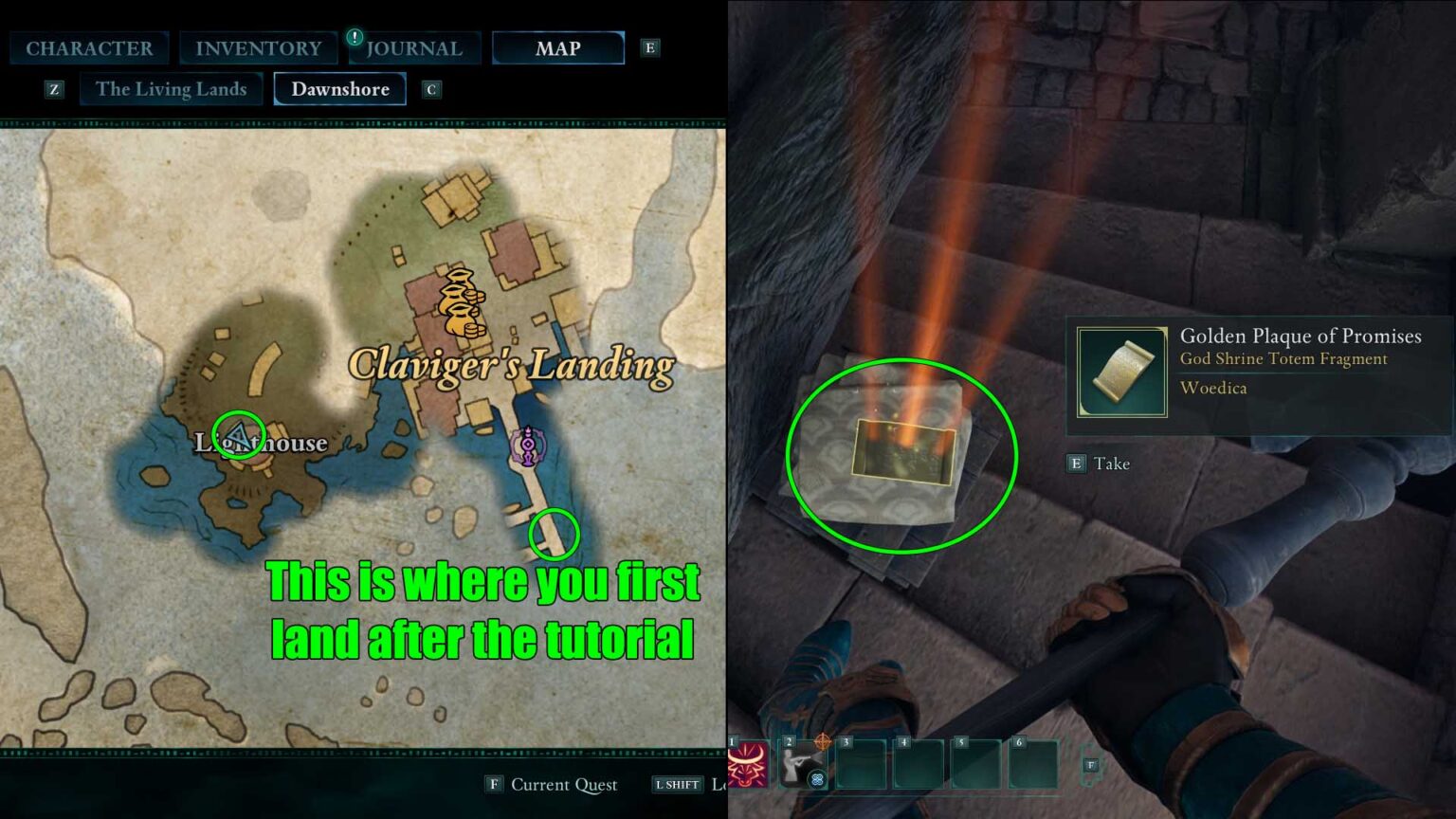Switch to The Living Lands map view
Image resolution: width=1456 pixels, height=819 pixels.
tap(171, 88)
